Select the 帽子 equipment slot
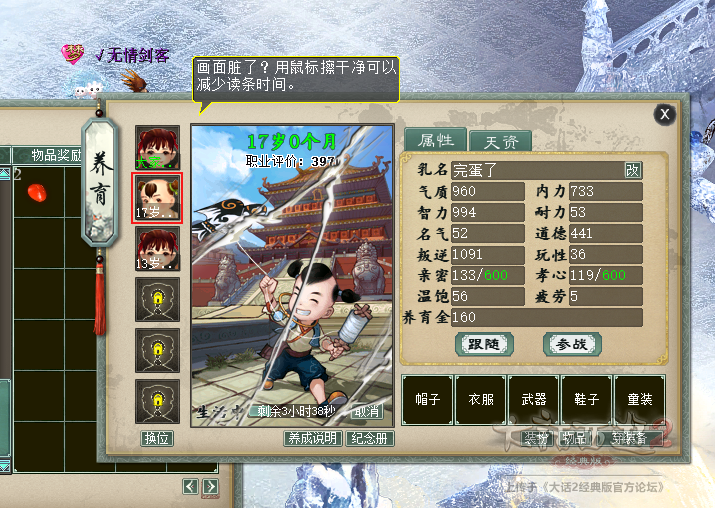715x508 pixels. tap(427, 399)
